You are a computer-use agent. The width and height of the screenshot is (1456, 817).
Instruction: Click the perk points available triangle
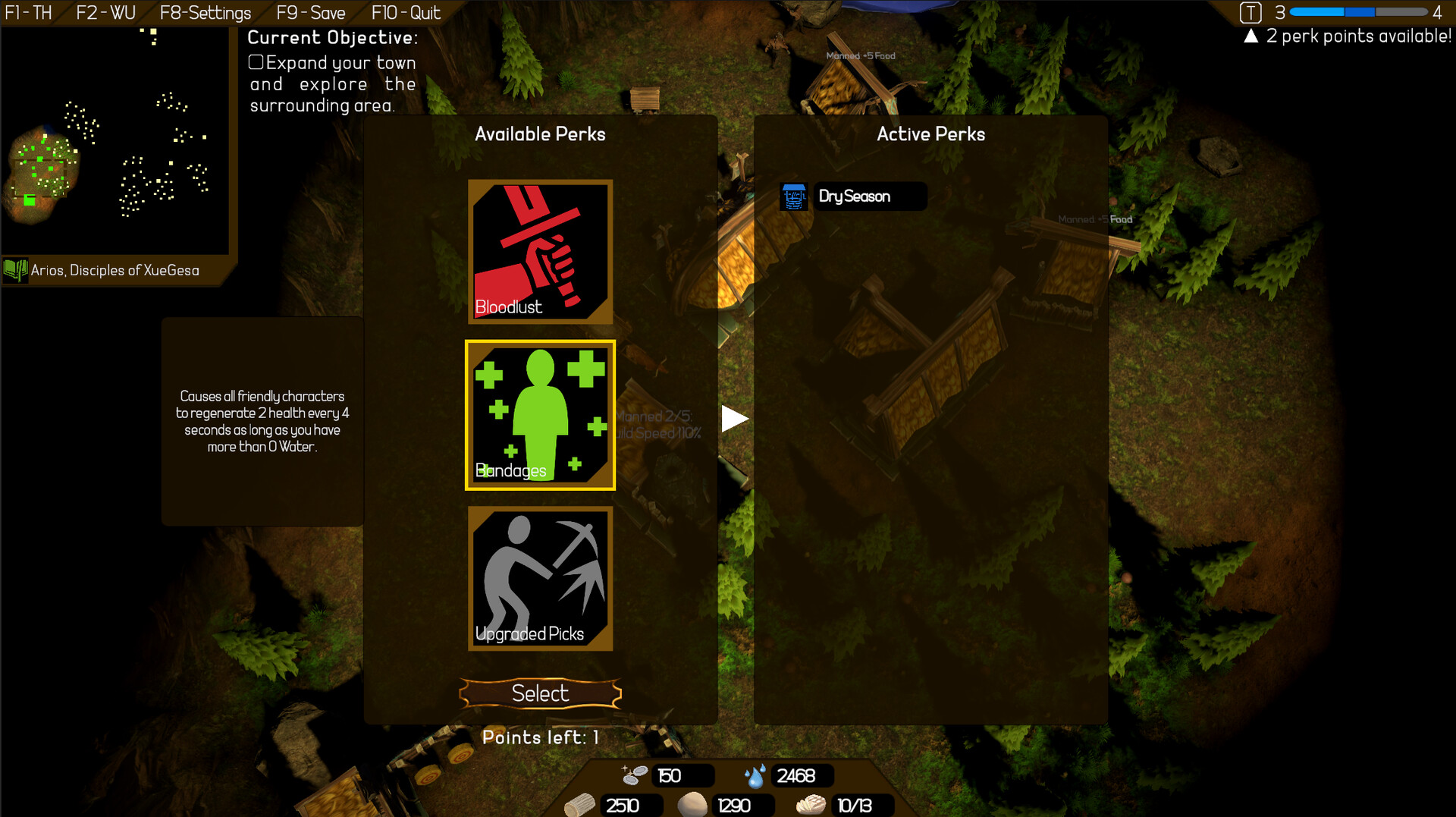tap(1250, 35)
